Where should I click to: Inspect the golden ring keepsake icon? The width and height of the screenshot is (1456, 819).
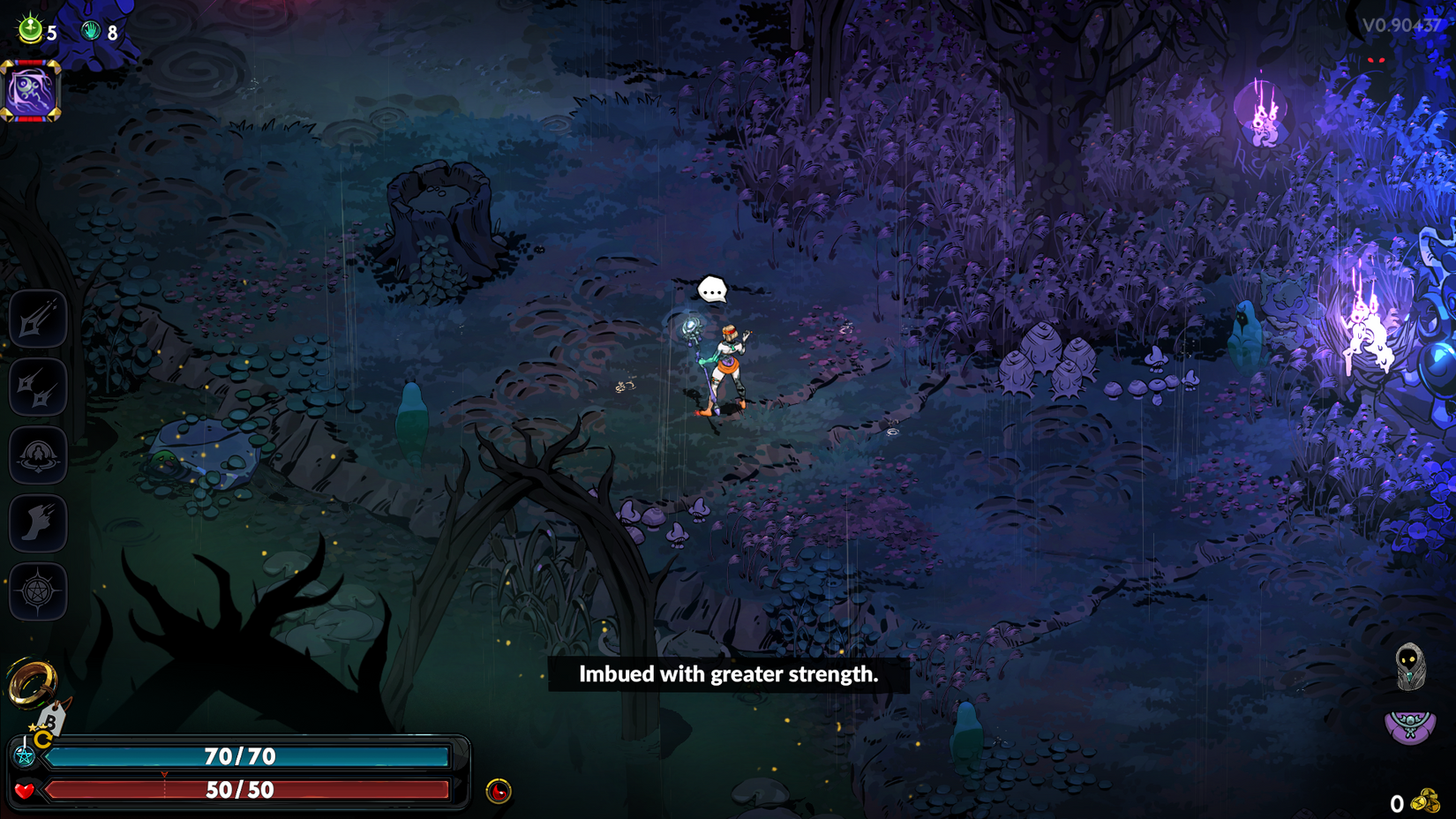(32, 681)
